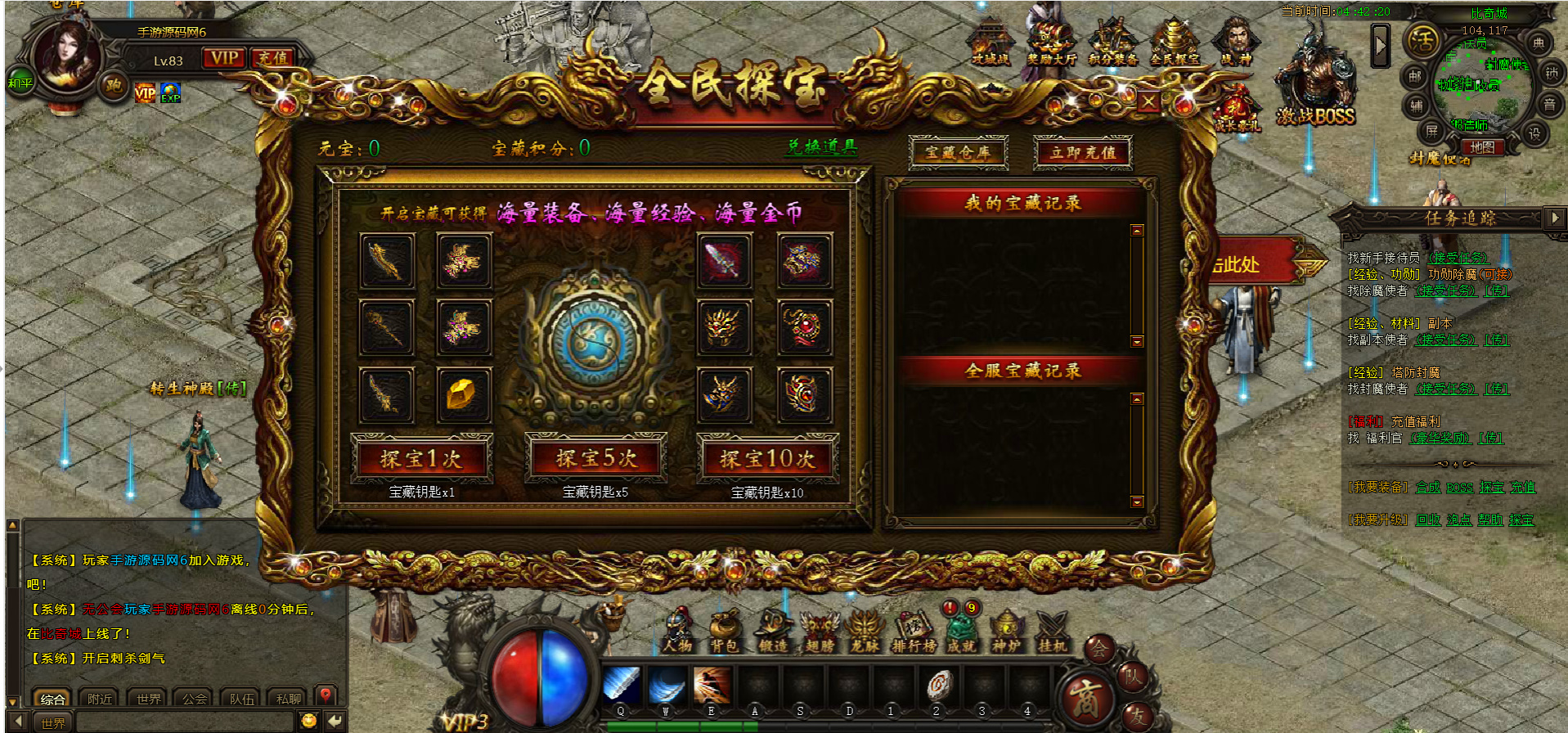Screen dimensions: 1568x733
Task: Switch to the 附近 chat tab
Action: tap(100, 699)
